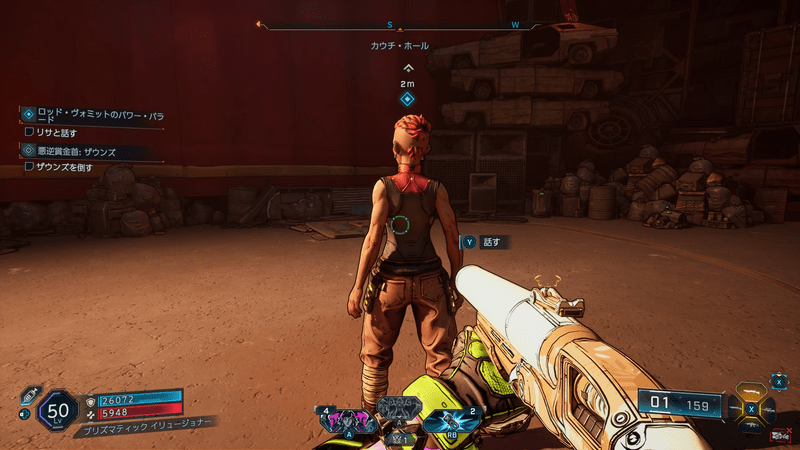Click the syringe repair kit icon
This screenshot has width=800, height=450.
click(x=29, y=392)
